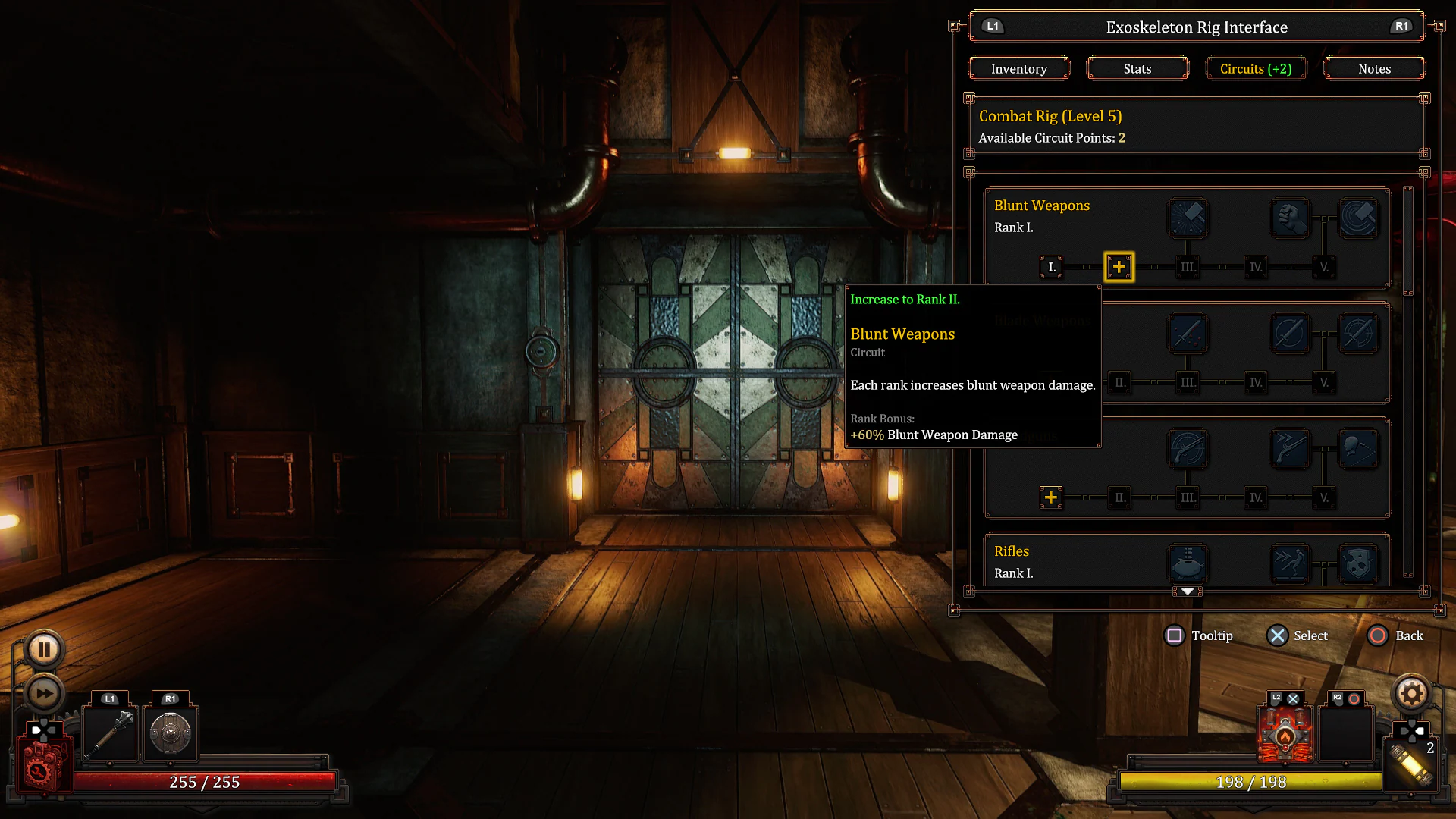Viewport: 1456px width, 819px height.
Task: Select the spinning sword icon in Blade Weapons
Action: tap(1290, 334)
